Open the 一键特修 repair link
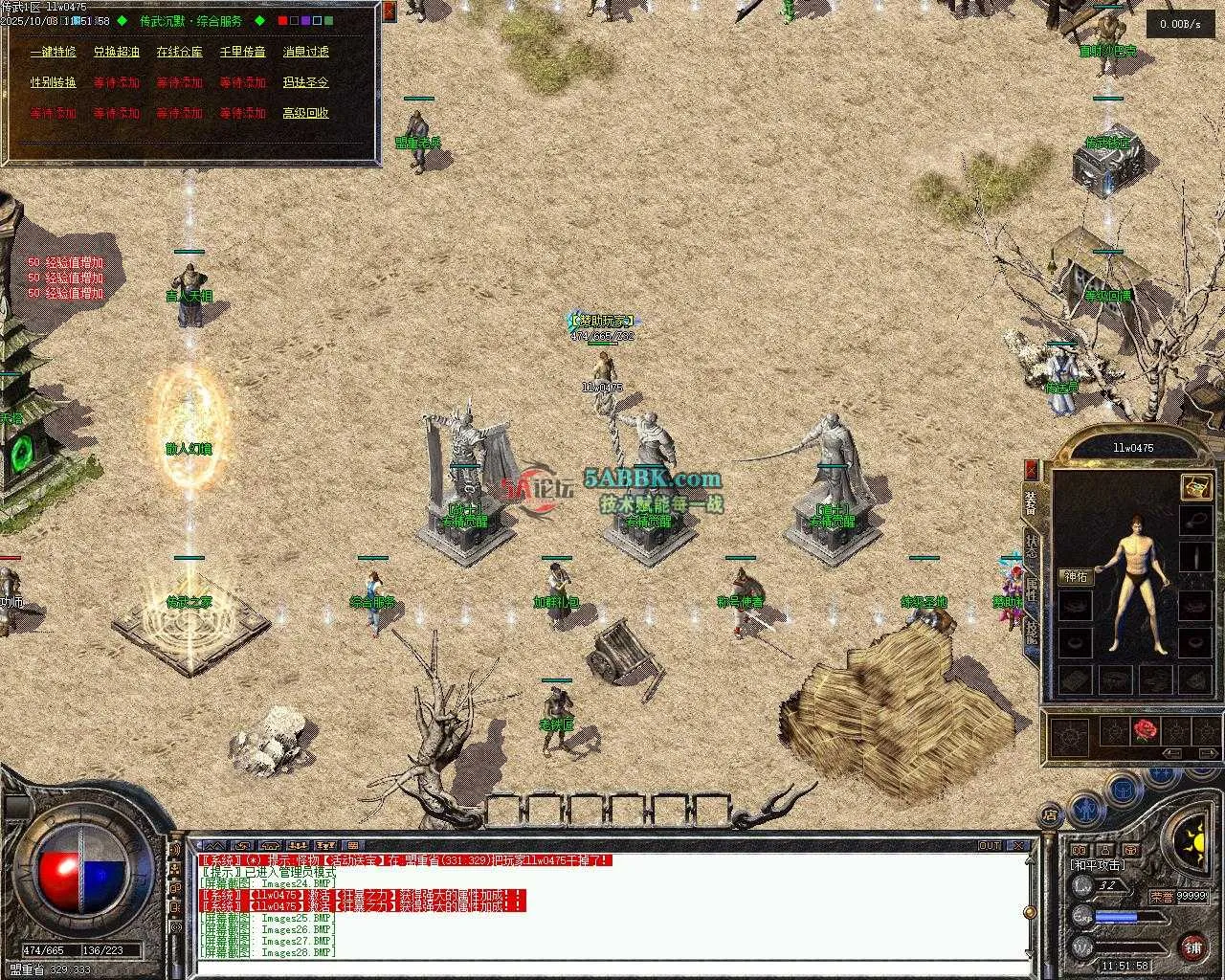 click(x=53, y=52)
